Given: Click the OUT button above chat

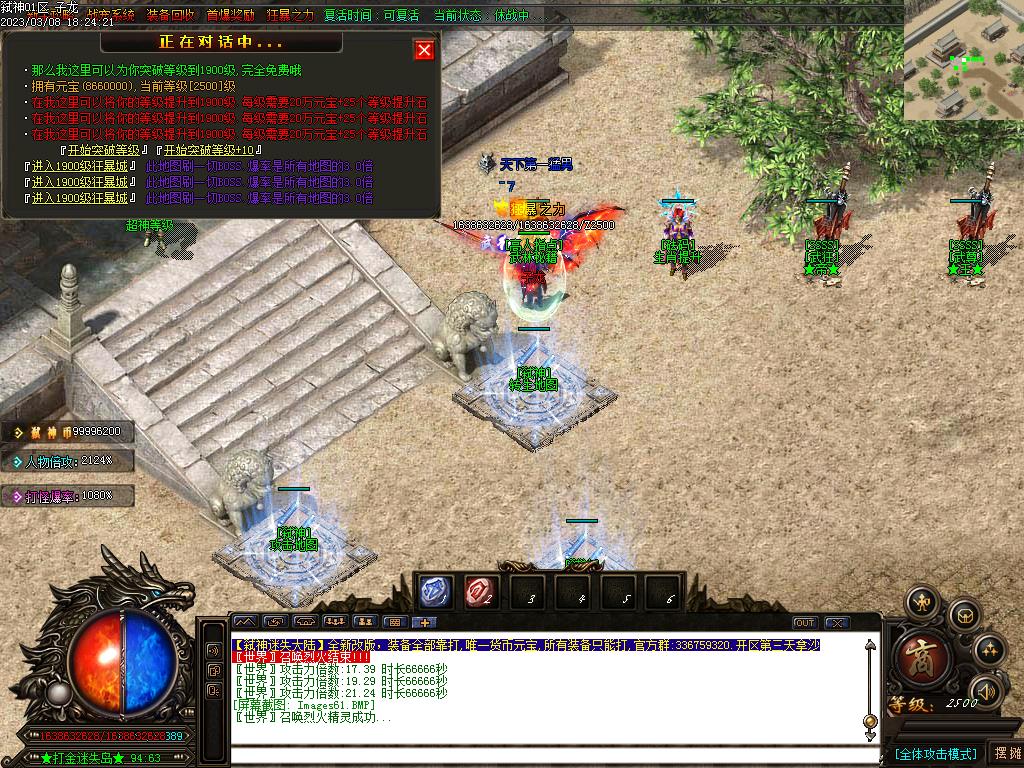Looking at the screenshot, I should [805, 622].
